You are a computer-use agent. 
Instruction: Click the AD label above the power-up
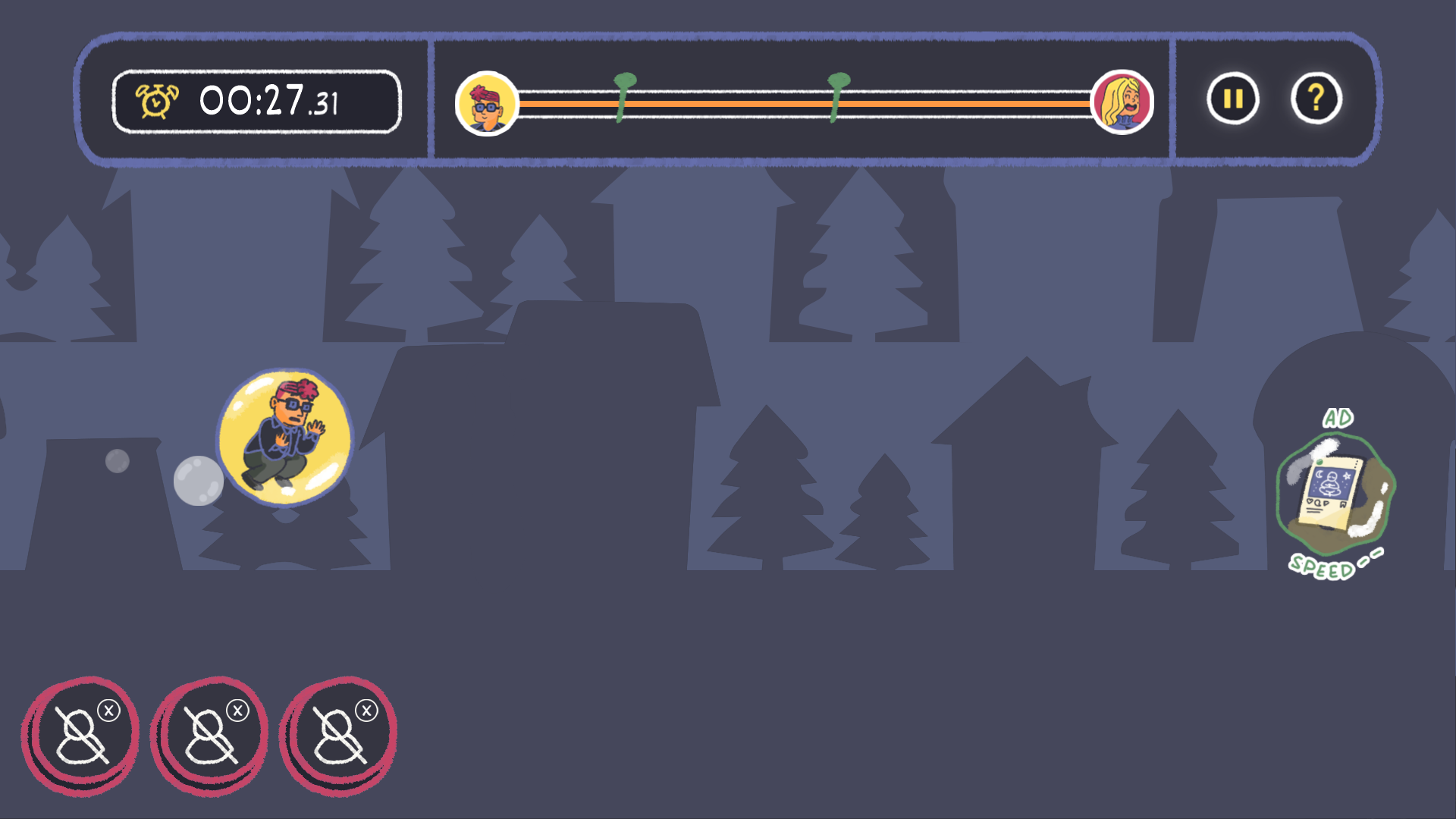pyautogui.click(x=1337, y=417)
